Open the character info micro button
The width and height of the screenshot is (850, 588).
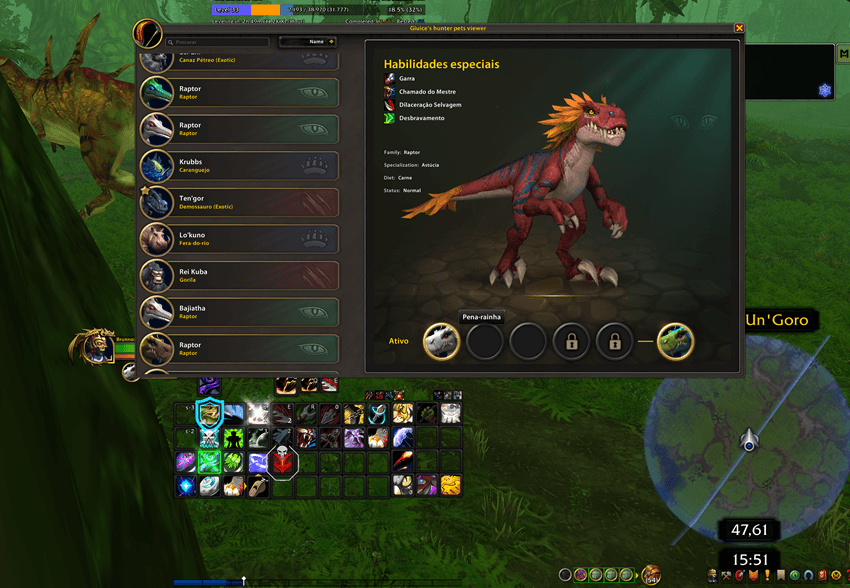click(x=711, y=575)
